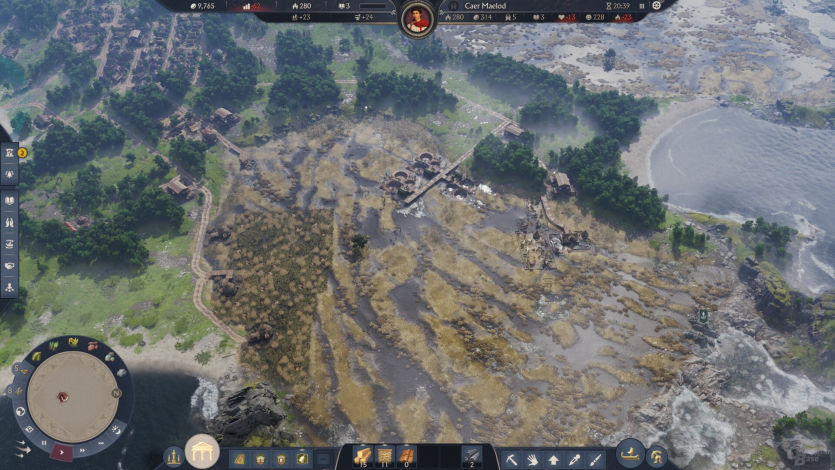Open the ship menu button
The width and height of the screenshot is (835, 470).
[630, 453]
